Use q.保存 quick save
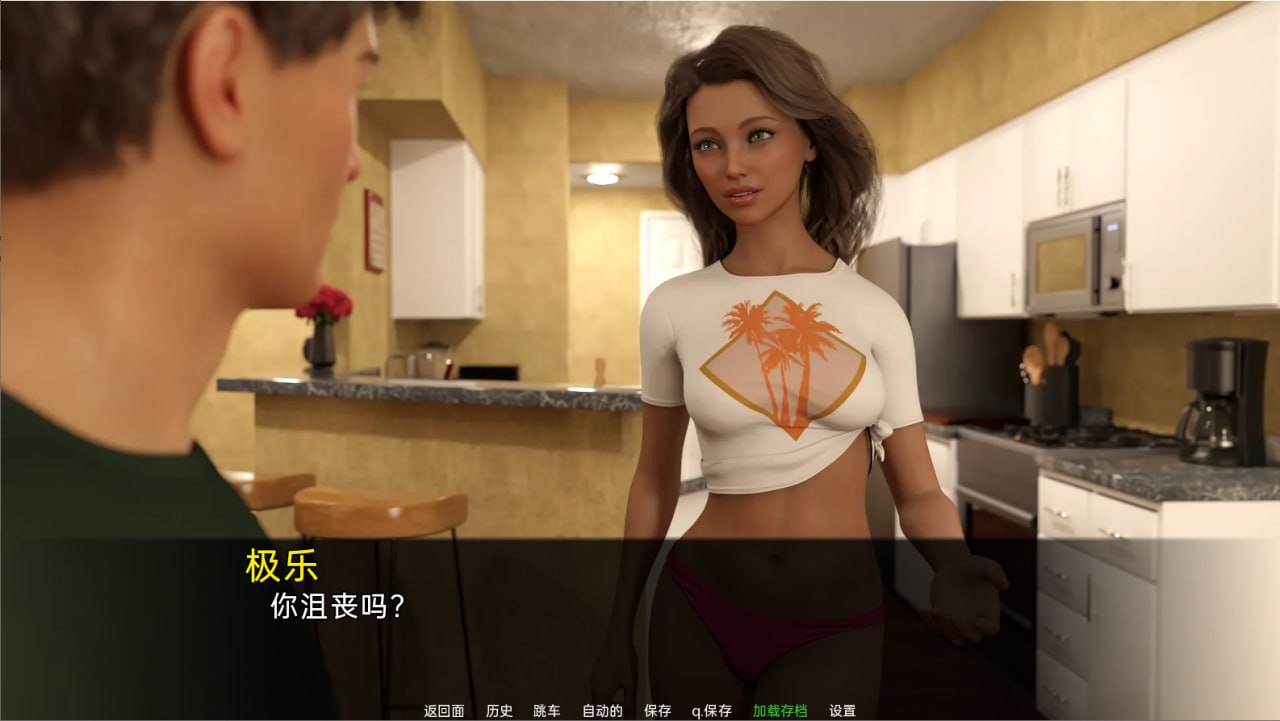The image size is (1280, 721). coord(712,711)
